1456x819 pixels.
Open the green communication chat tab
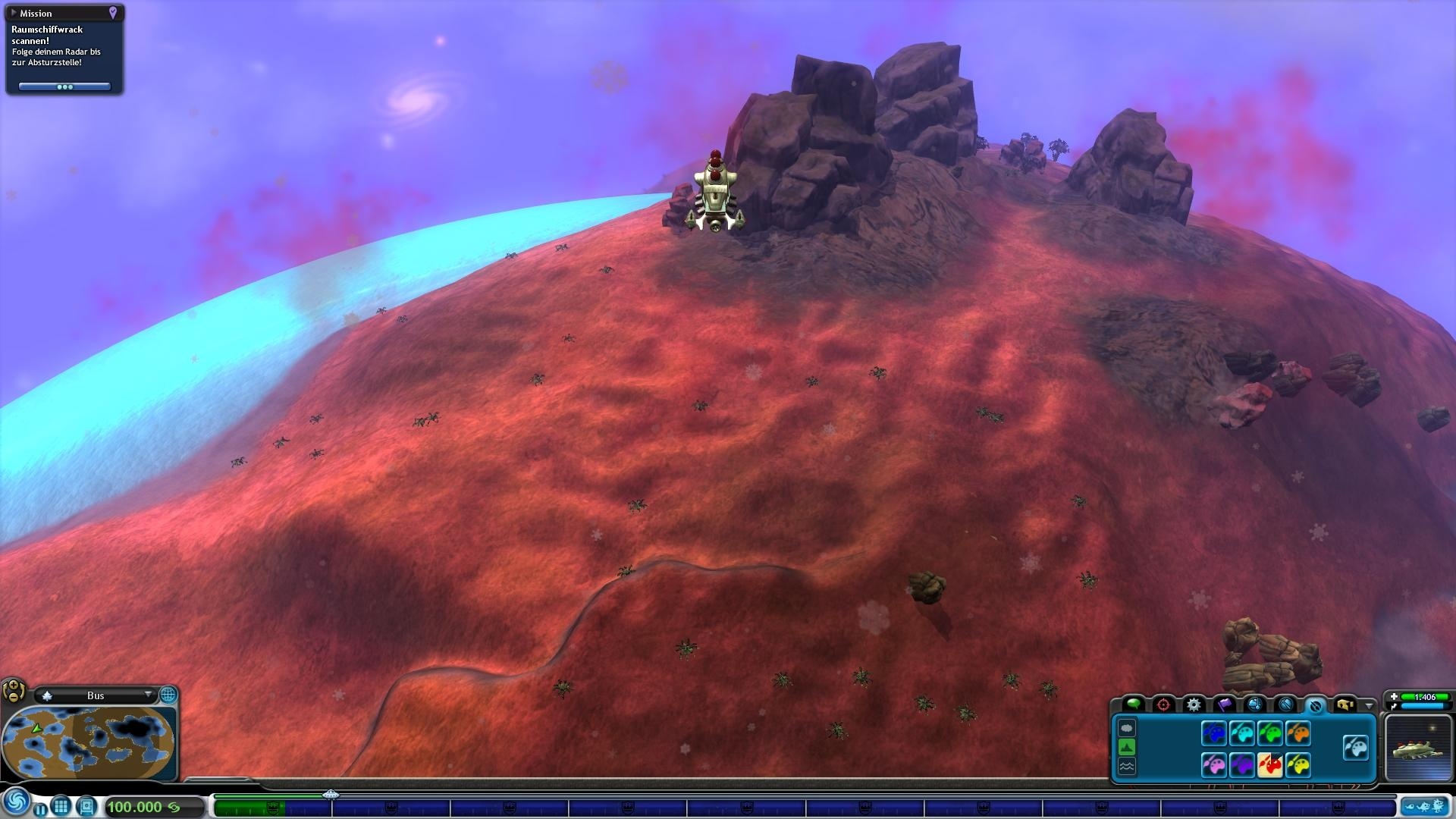coord(1134,704)
